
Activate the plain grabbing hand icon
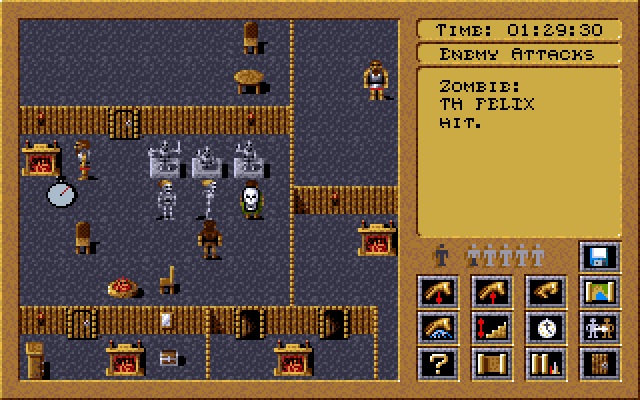[x=546, y=292]
